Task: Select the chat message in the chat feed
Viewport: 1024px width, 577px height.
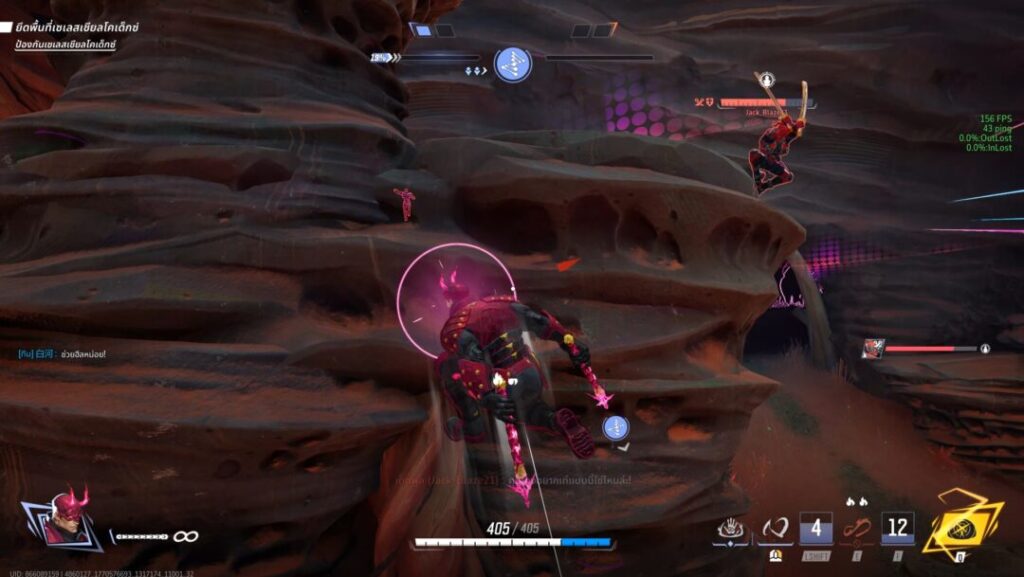Action: tap(62, 354)
